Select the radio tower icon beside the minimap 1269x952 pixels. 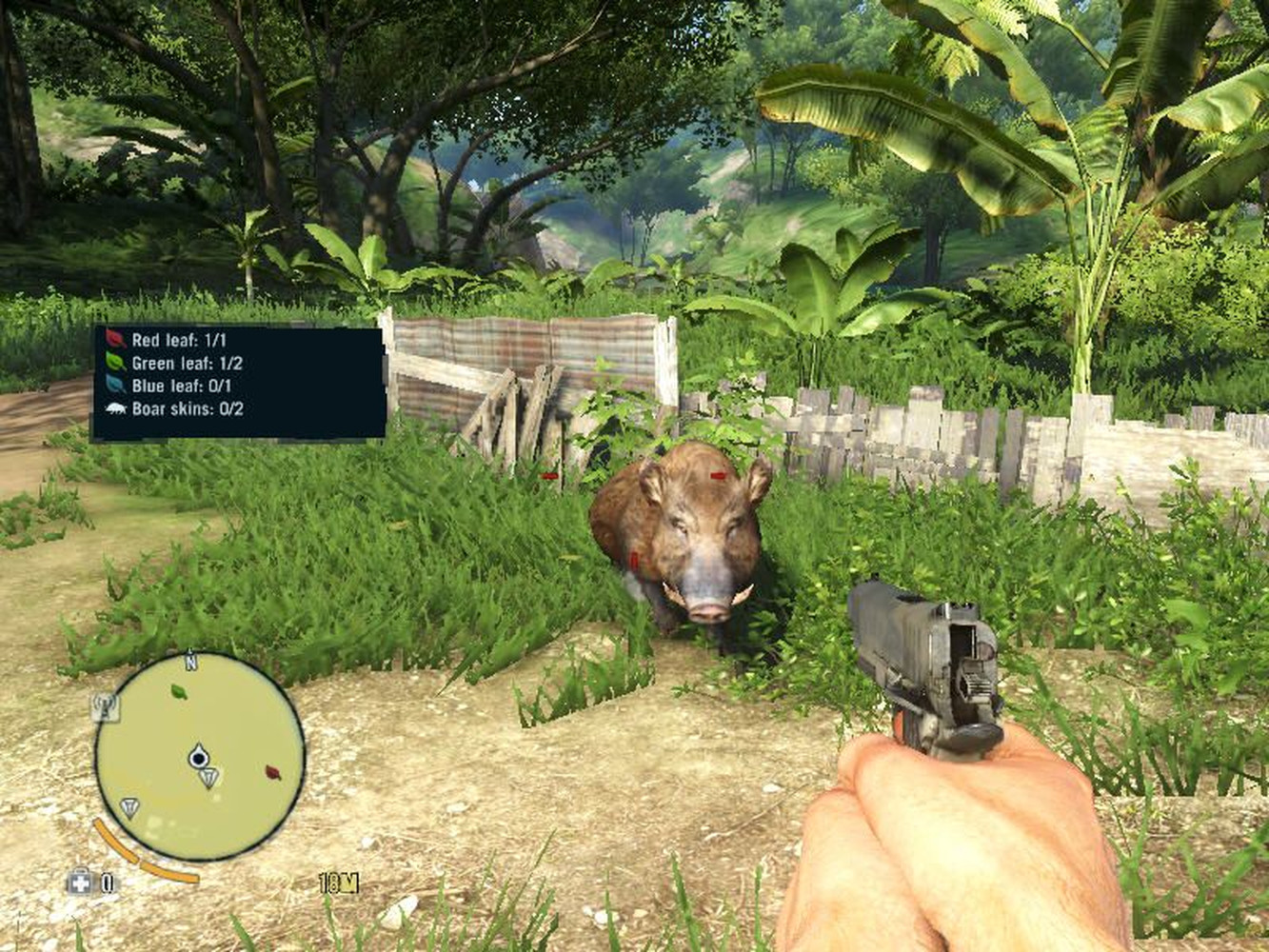coord(105,706)
